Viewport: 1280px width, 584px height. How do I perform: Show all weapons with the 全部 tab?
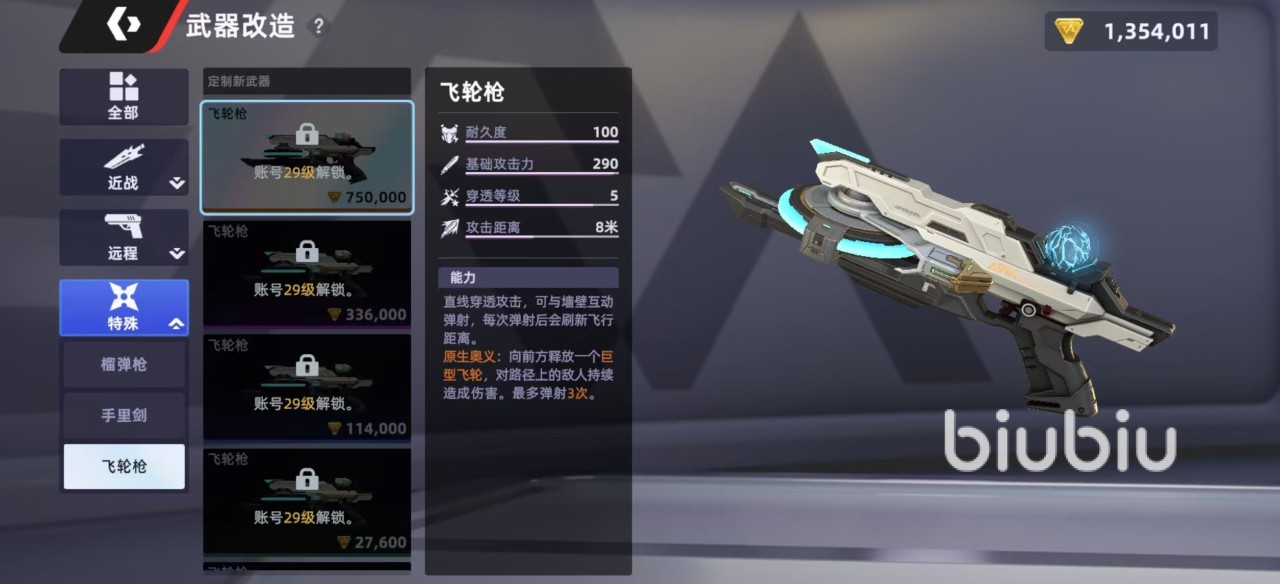(x=123, y=97)
